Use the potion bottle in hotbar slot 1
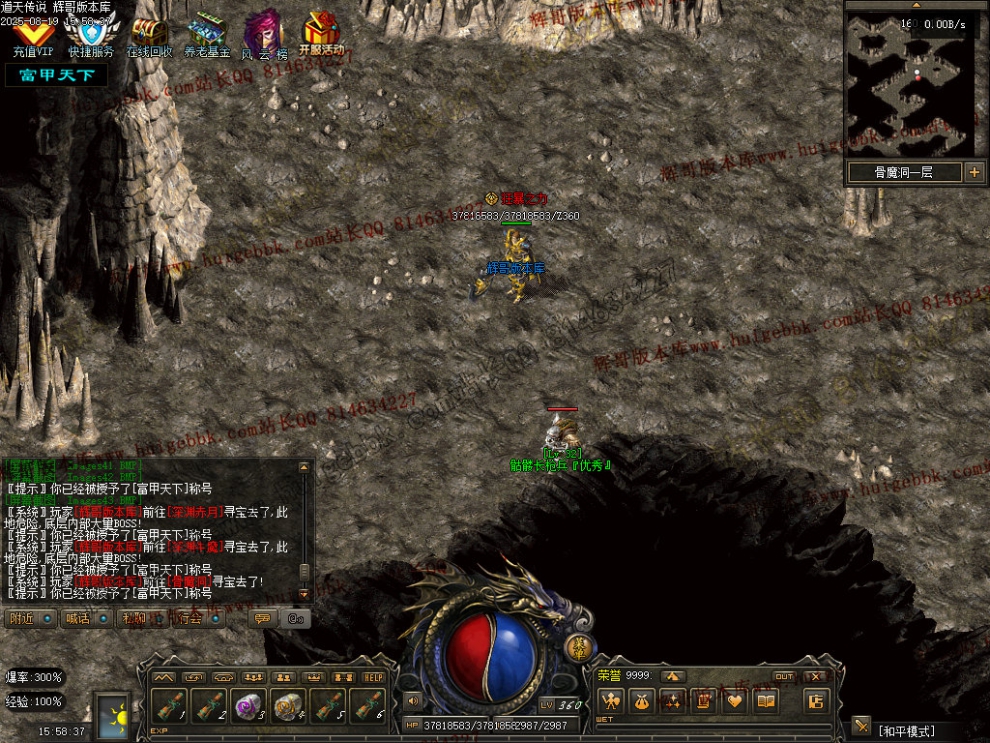This screenshot has height=743, width=990. [x=171, y=706]
